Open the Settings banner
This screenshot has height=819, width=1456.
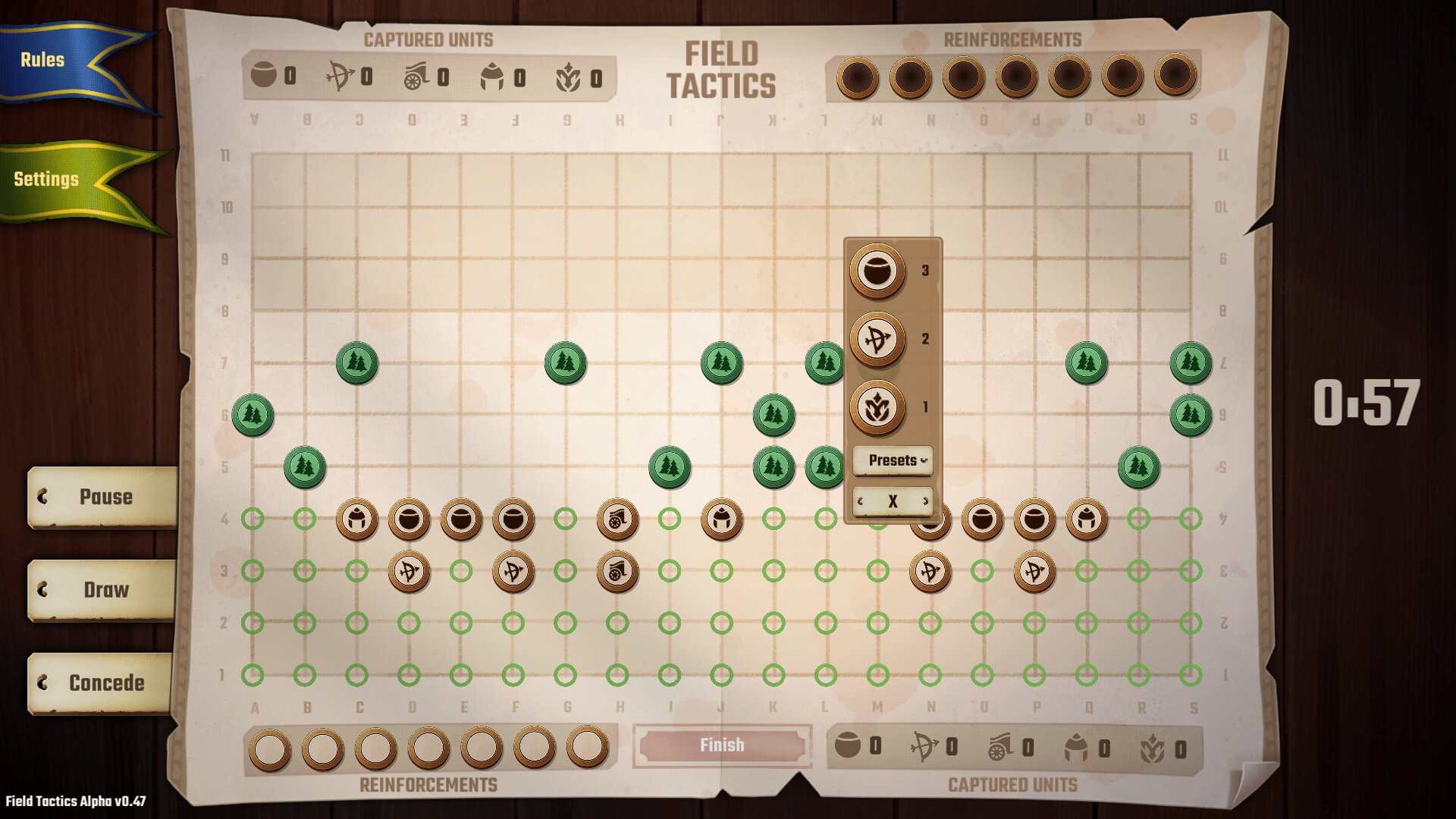[x=45, y=180]
